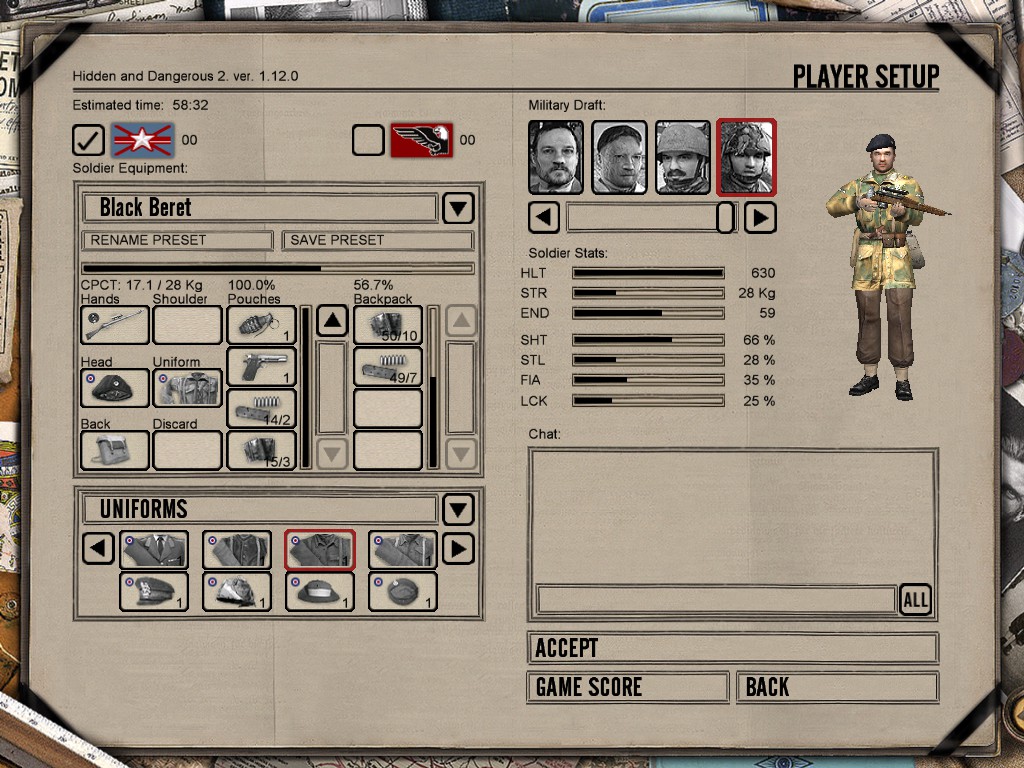Open the Black Beret preset dropdown
Screen dimensions: 1024x768
[458, 208]
